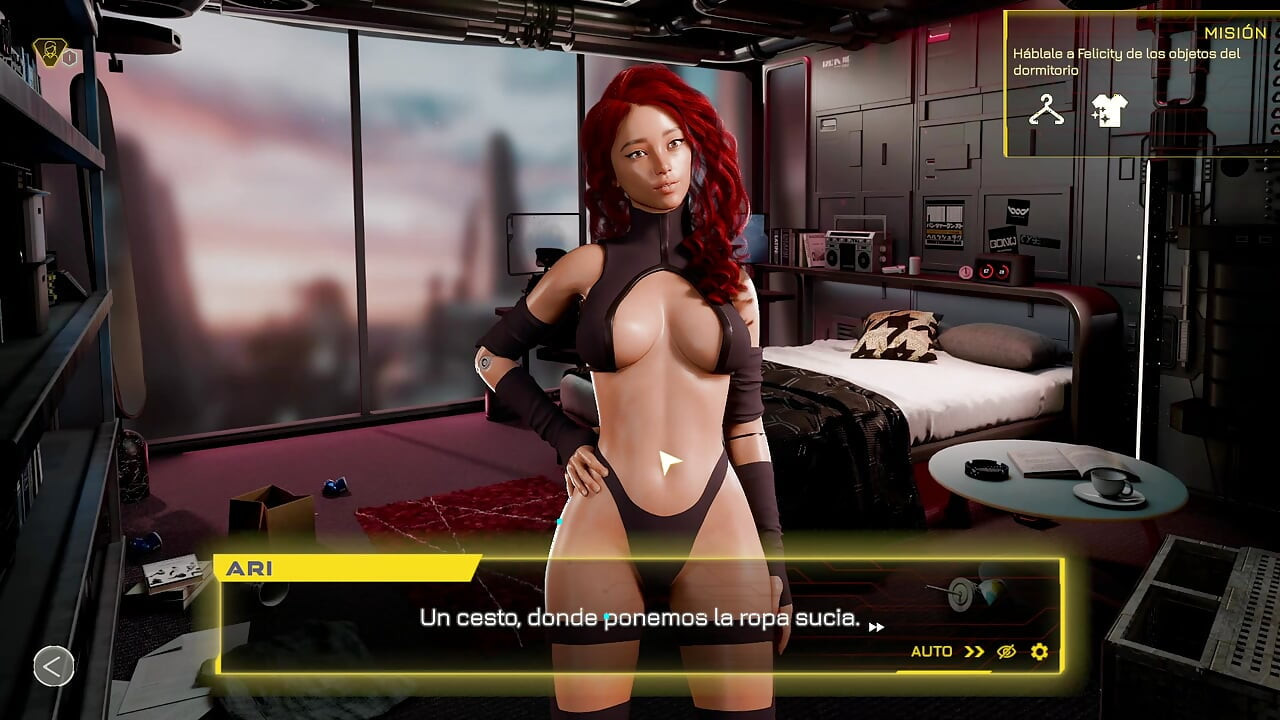Click the dialogue text to advance conversation

(640, 618)
